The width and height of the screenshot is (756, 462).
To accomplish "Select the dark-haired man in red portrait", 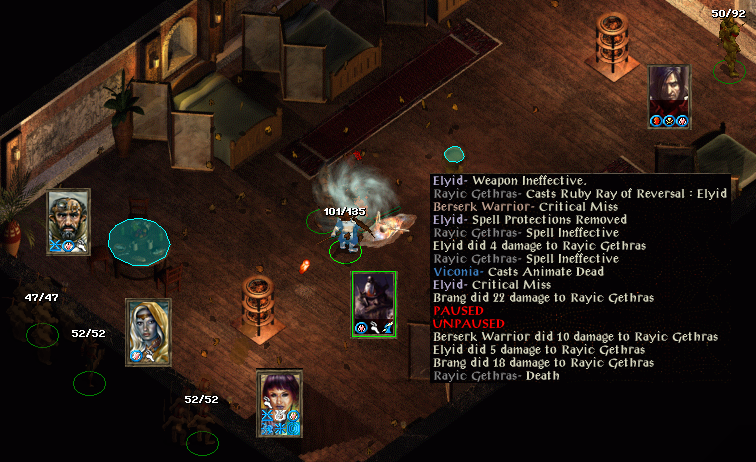I will pyautogui.click(x=669, y=93).
